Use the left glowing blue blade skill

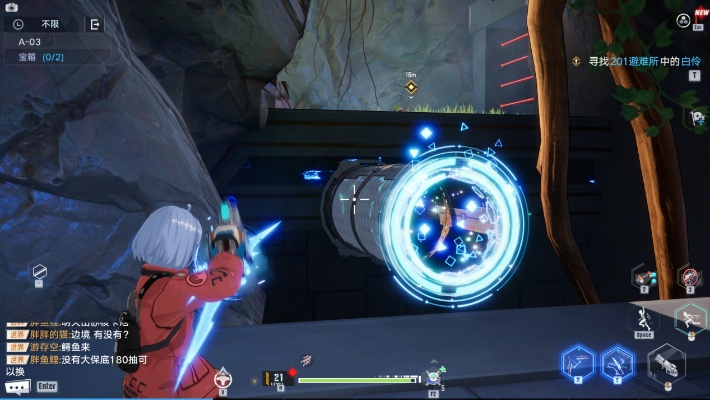pyautogui.click(x=577, y=362)
